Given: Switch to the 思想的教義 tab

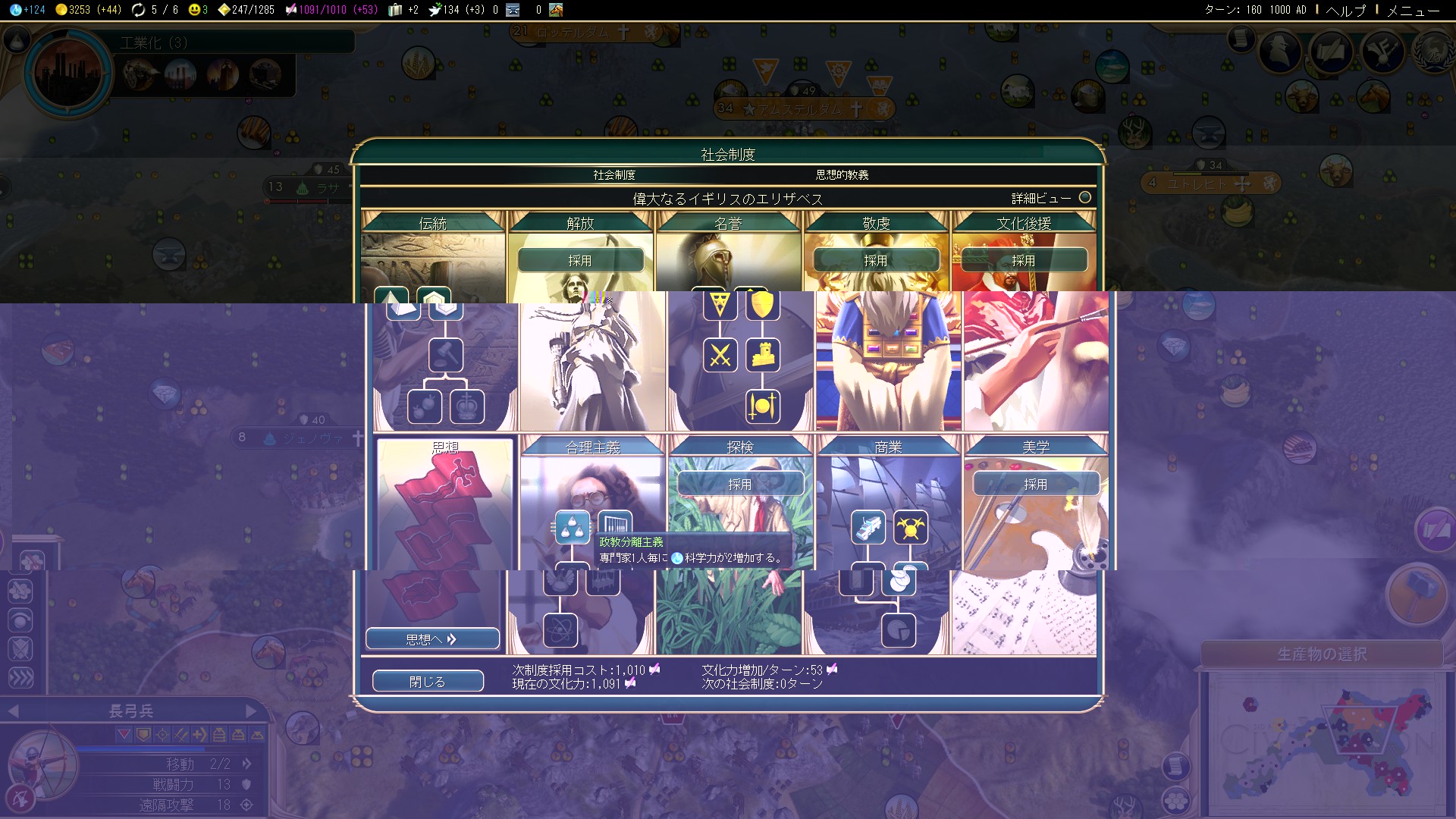Looking at the screenshot, I should (842, 174).
